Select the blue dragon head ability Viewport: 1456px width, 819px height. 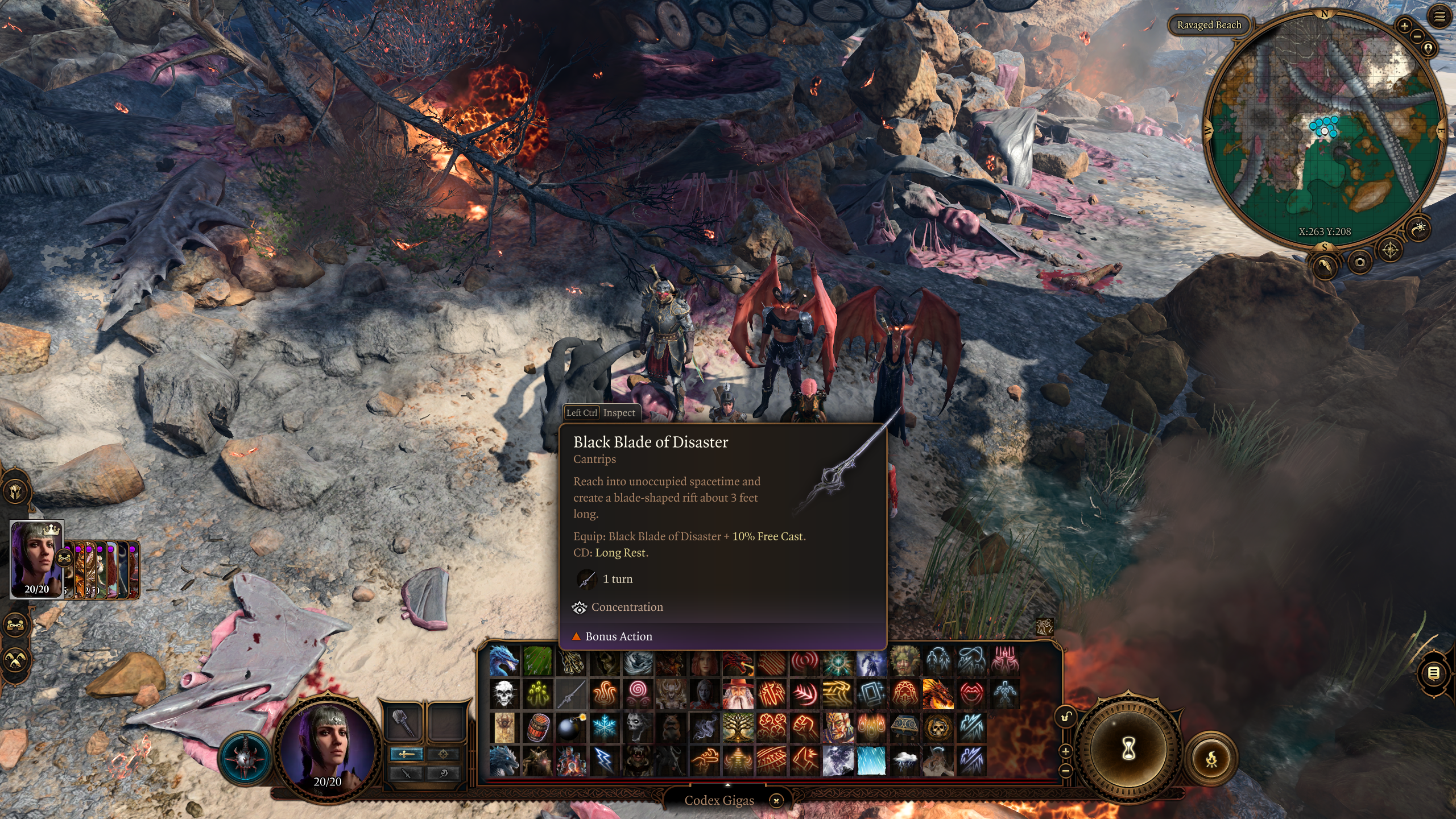point(504,661)
